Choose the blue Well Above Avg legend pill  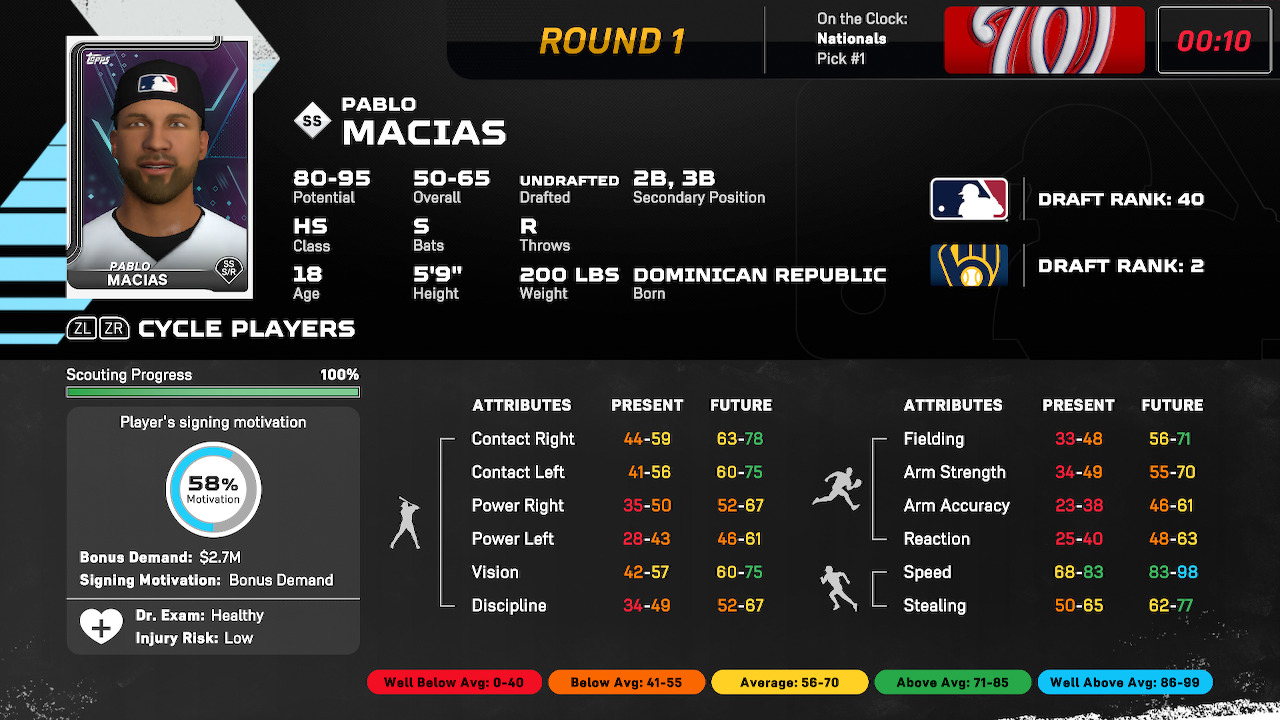(1125, 683)
